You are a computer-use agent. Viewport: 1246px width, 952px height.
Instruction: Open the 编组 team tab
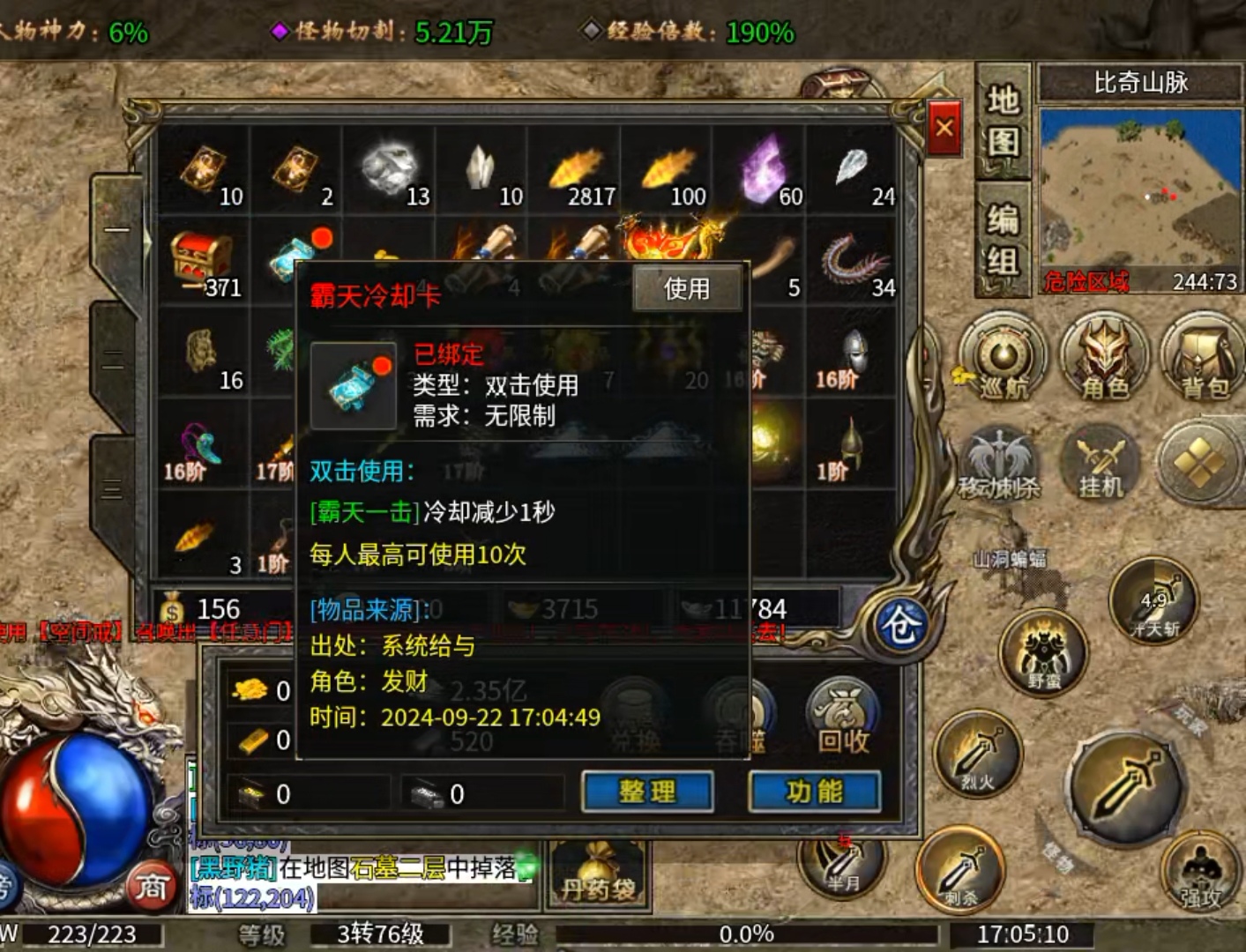pyautogui.click(x=1004, y=240)
